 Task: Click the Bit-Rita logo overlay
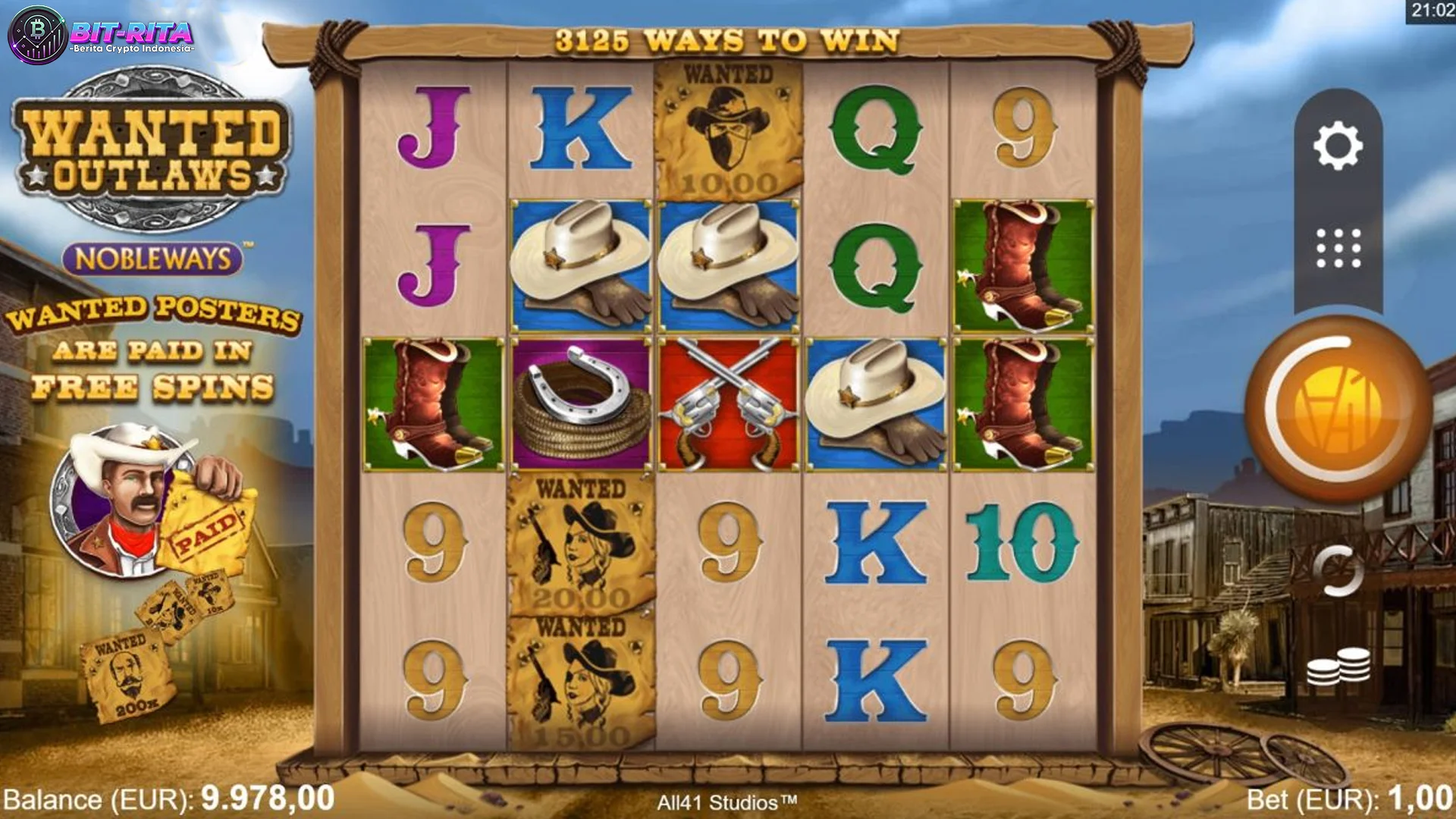click(x=102, y=35)
